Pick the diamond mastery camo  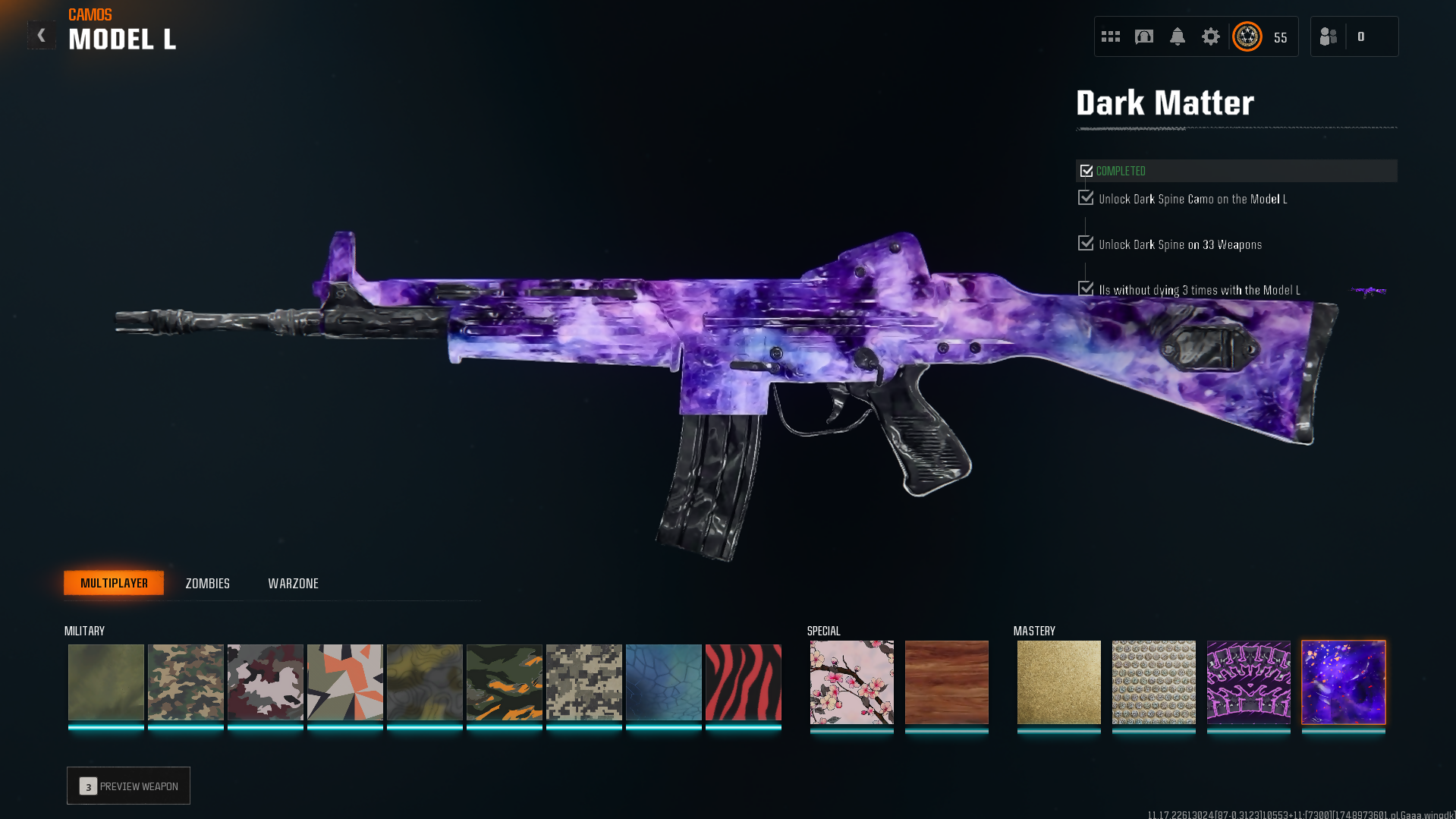[x=1153, y=682]
